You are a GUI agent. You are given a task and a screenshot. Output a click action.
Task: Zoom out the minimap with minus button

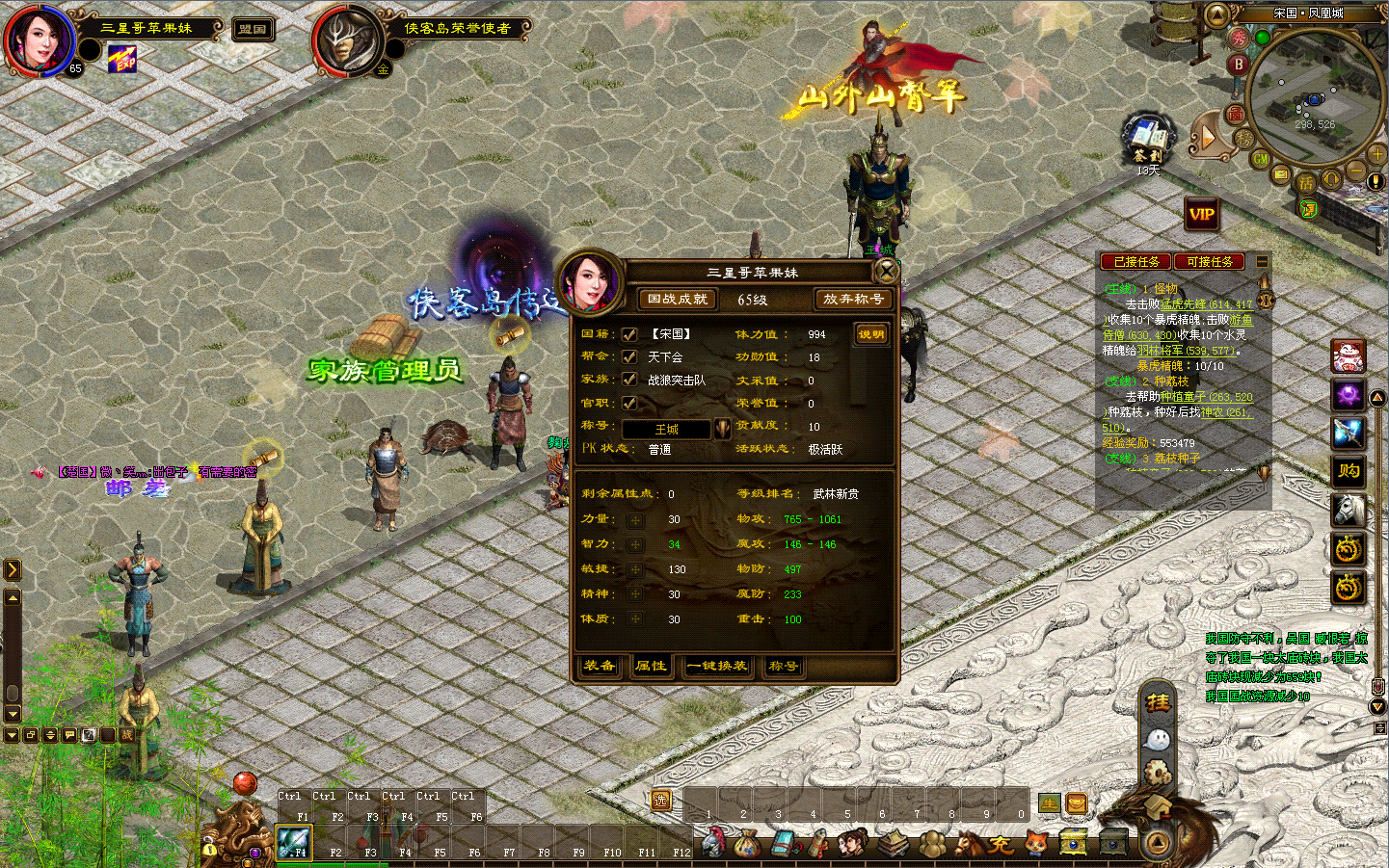tap(1355, 172)
